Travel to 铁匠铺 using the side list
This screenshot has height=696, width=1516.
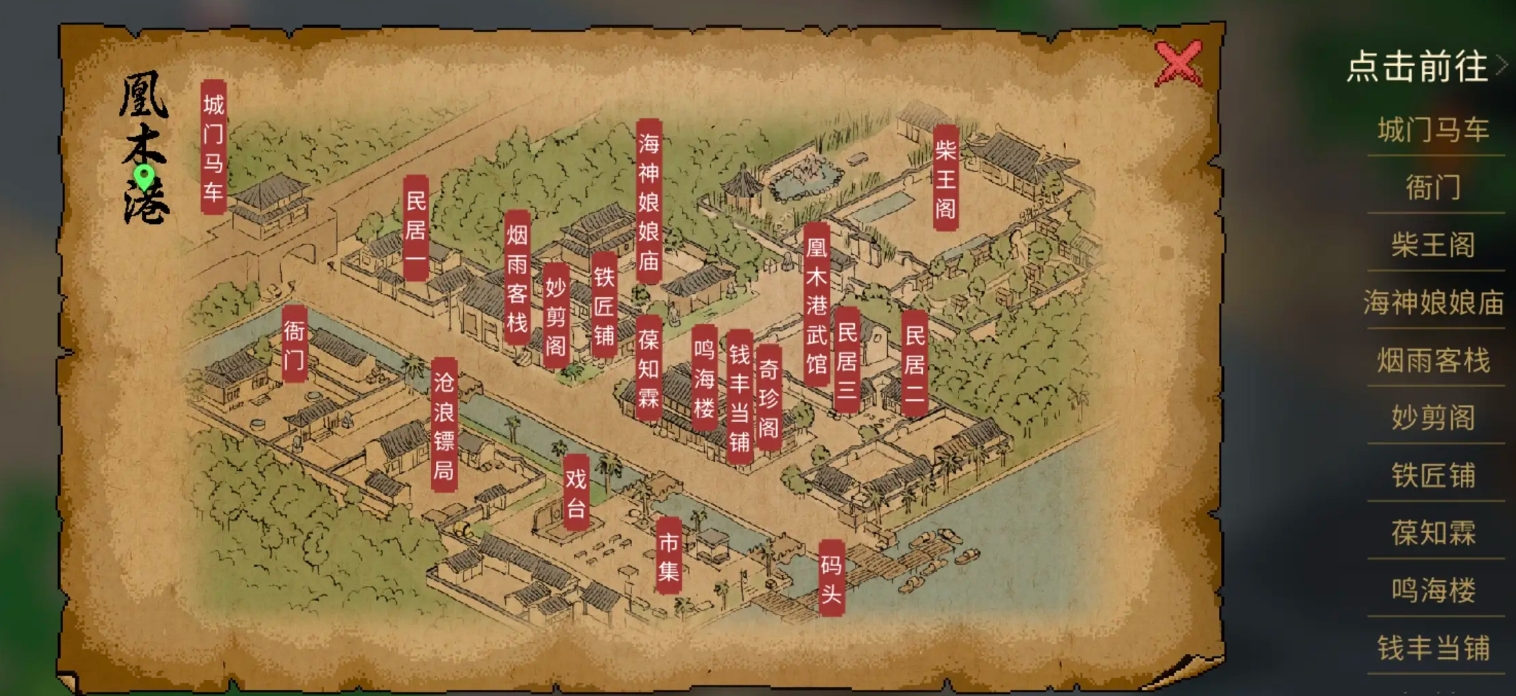click(1434, 476)
